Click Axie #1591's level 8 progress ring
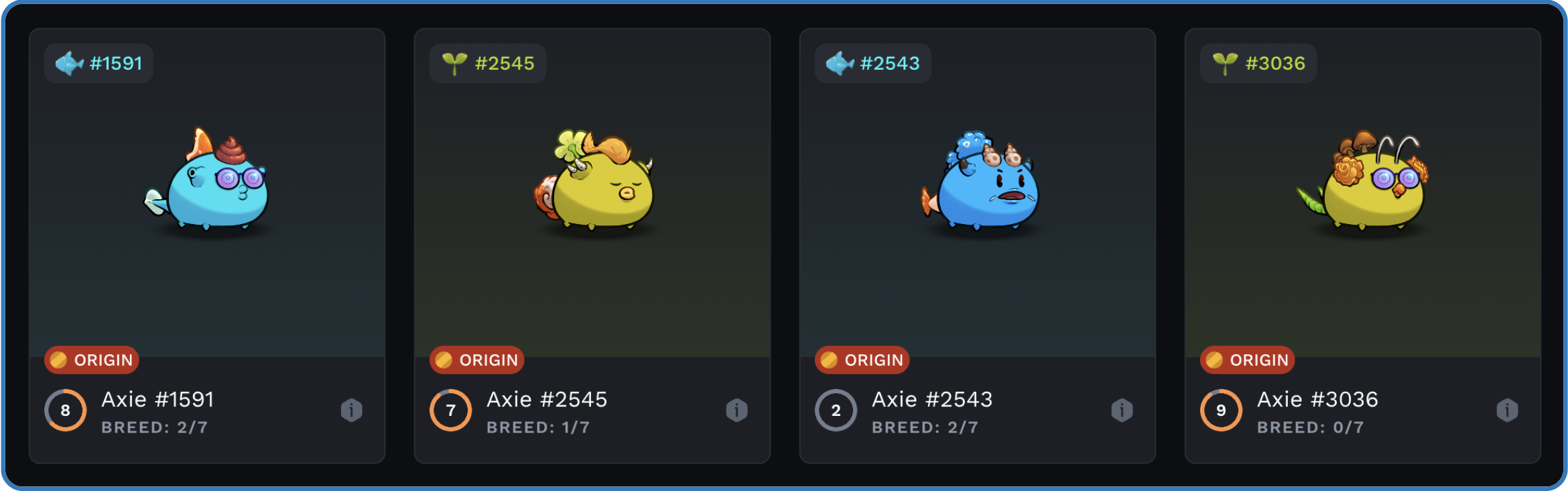 tap(65, 410)
